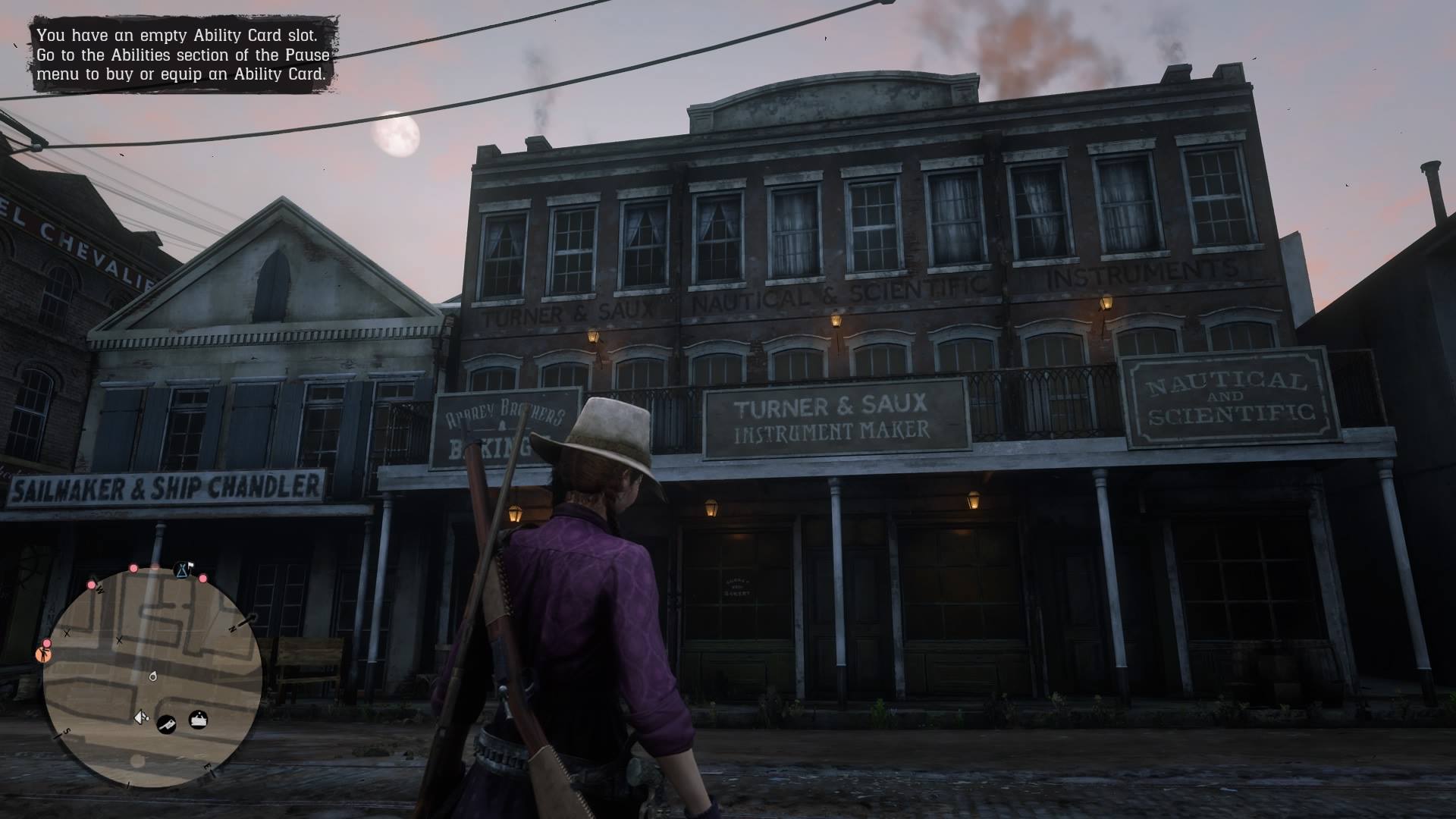Screen dimensions: 1456x819
Task: Click the orange stranger marker on minimap
Action: pyautogui.click(x=42, y=654)
